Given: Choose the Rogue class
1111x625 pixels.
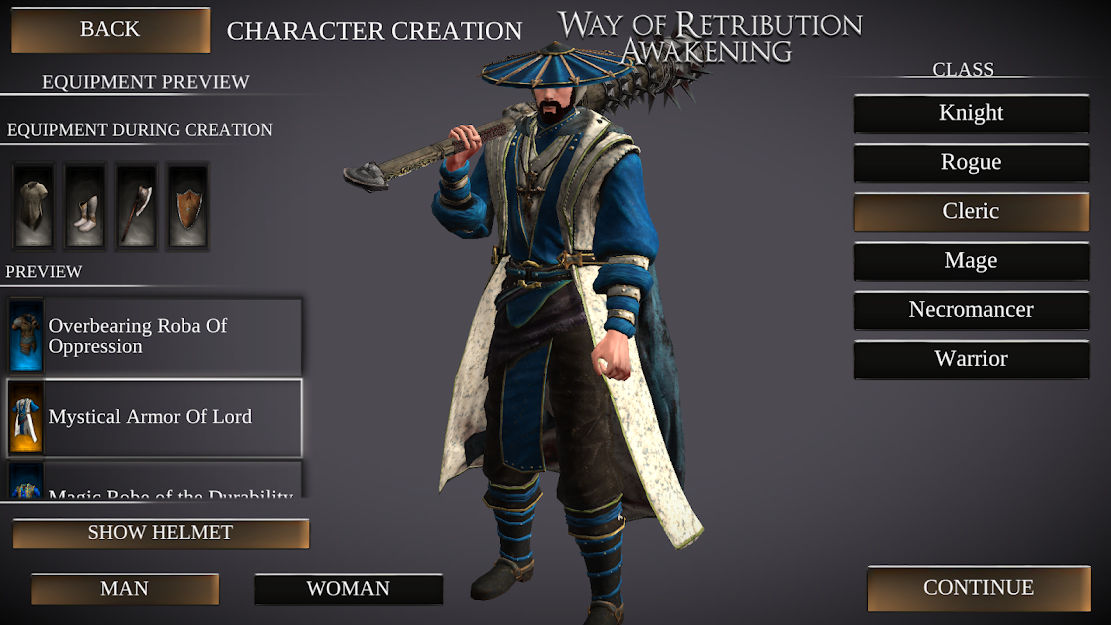Looking at the screenshot, I should [x=971, y=162].
